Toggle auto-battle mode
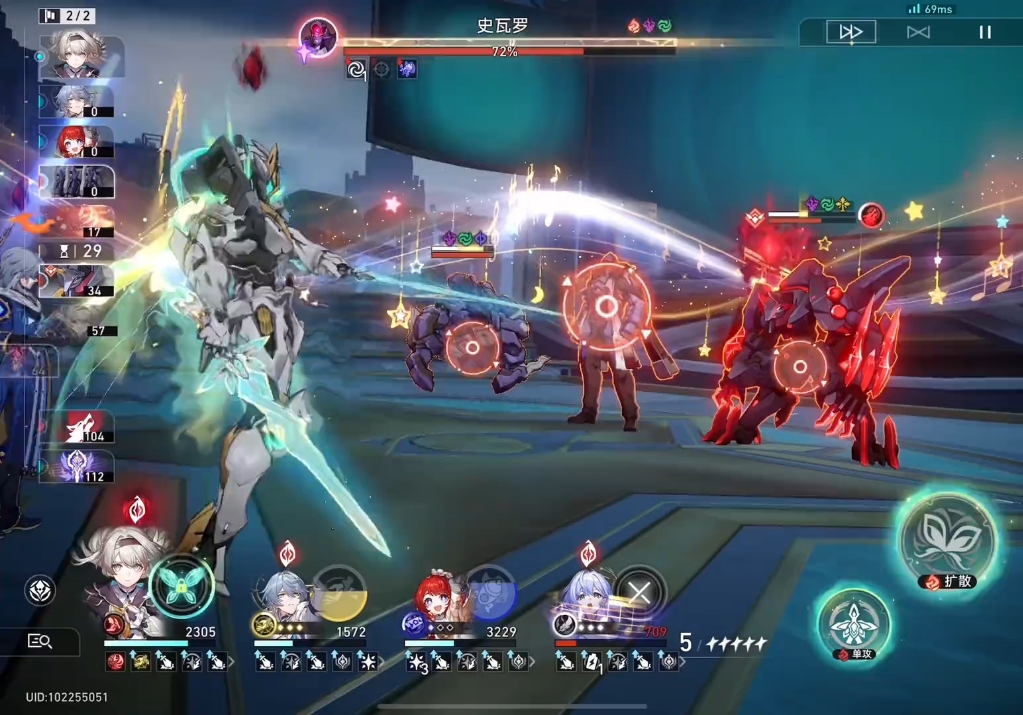 click(917, 32)
